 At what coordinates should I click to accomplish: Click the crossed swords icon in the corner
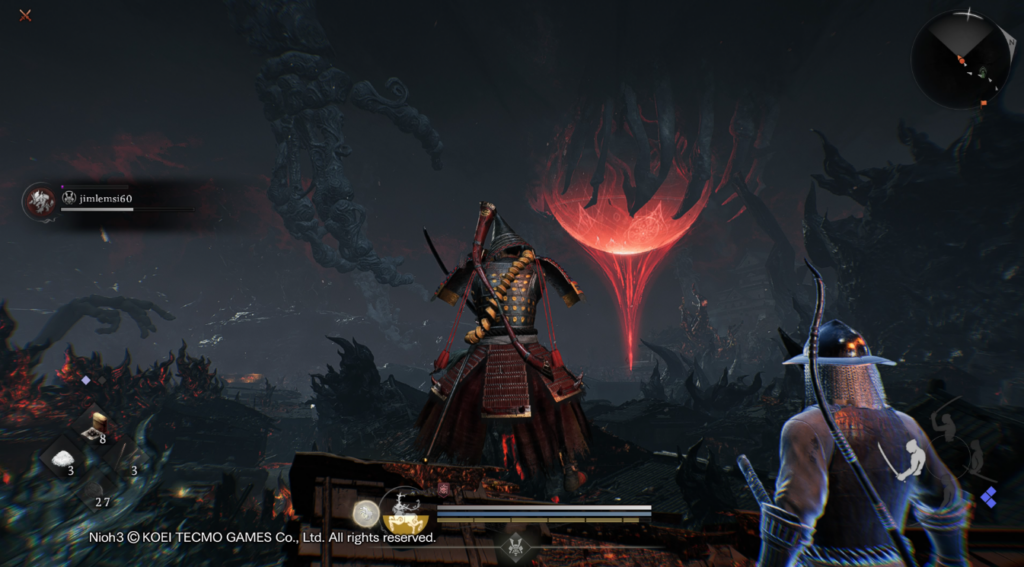point(25,15)
